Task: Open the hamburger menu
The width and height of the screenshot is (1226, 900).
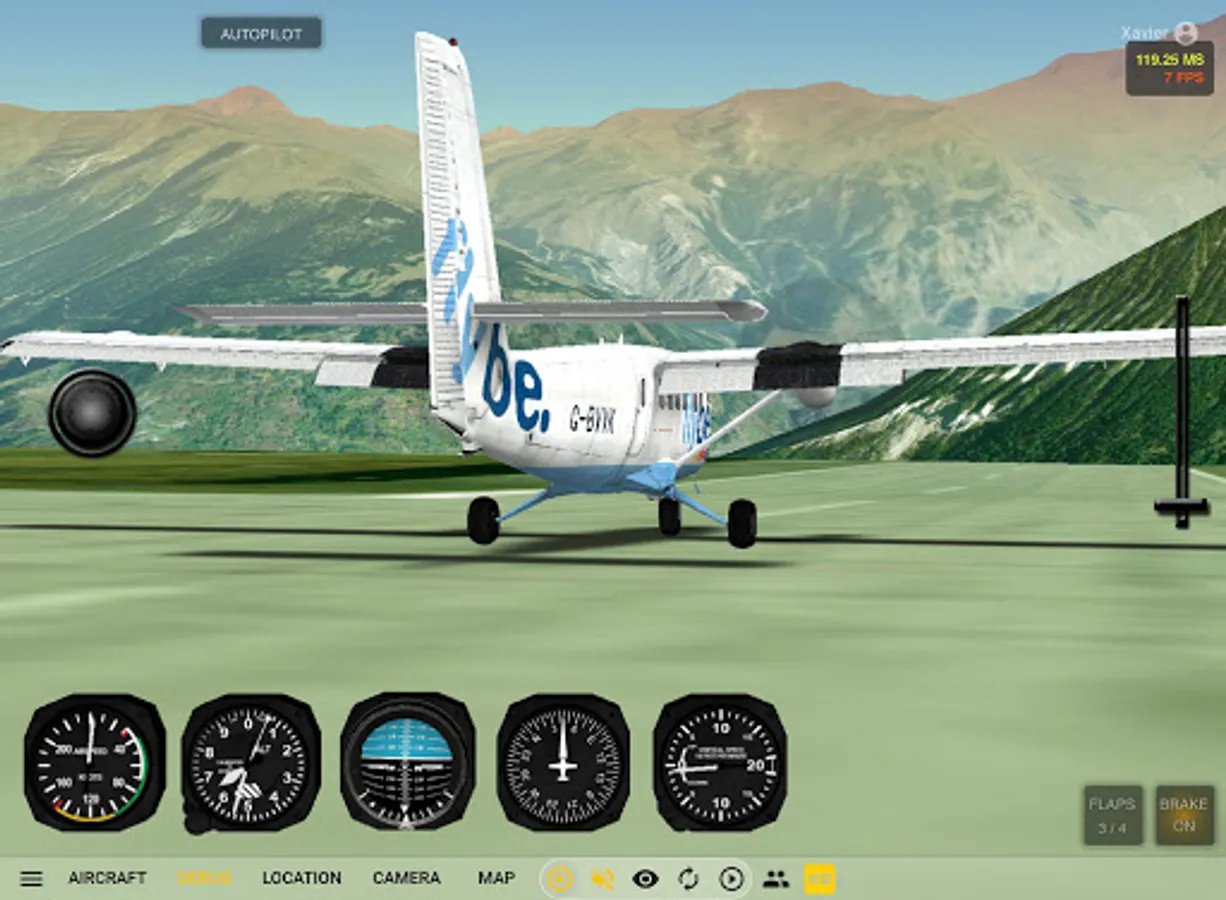Action: pos(32,879)
